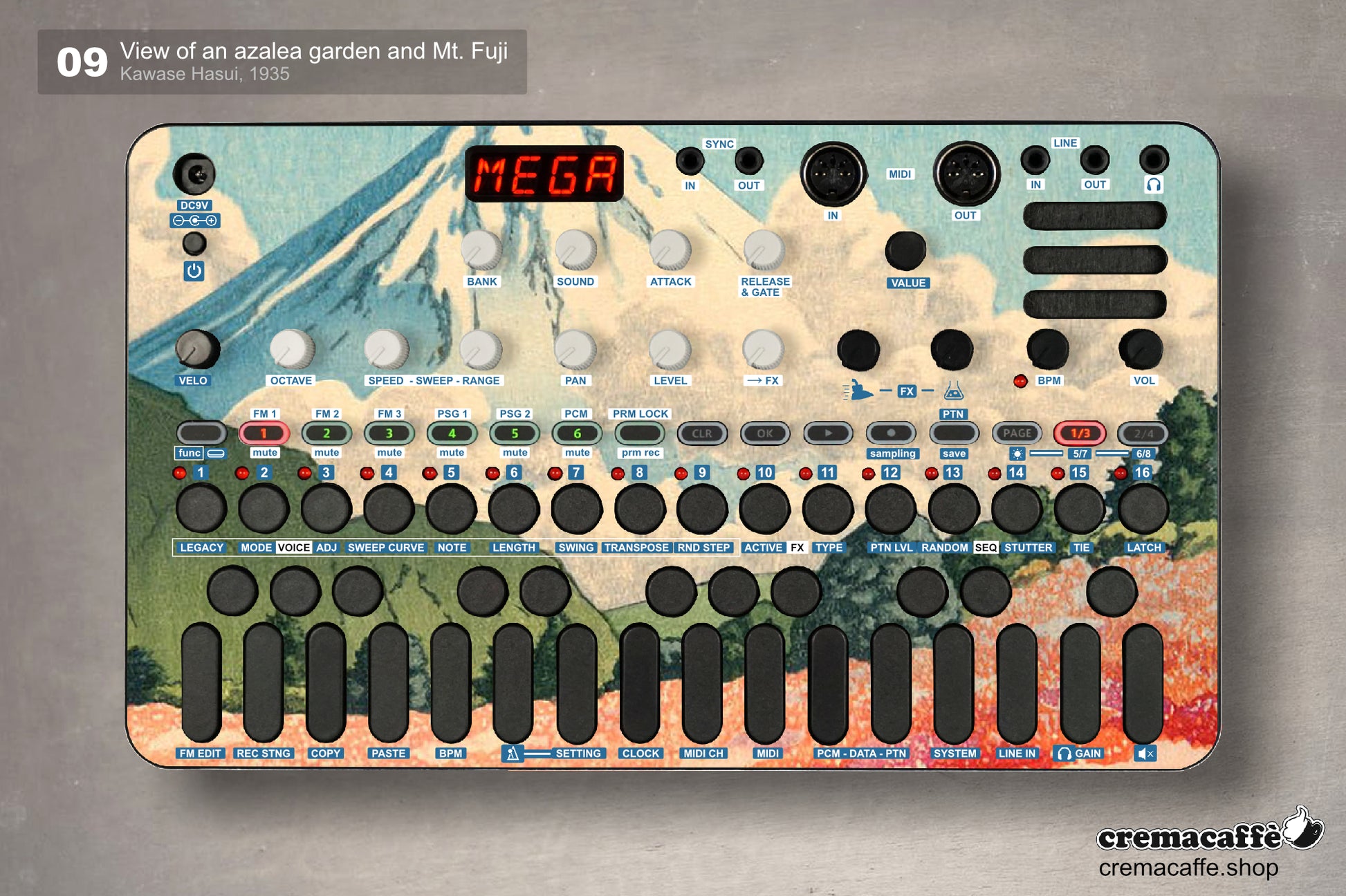This screenshot has height=896, width=1346.
Task: Hit the record button labeled sampling
Action: 890,433
